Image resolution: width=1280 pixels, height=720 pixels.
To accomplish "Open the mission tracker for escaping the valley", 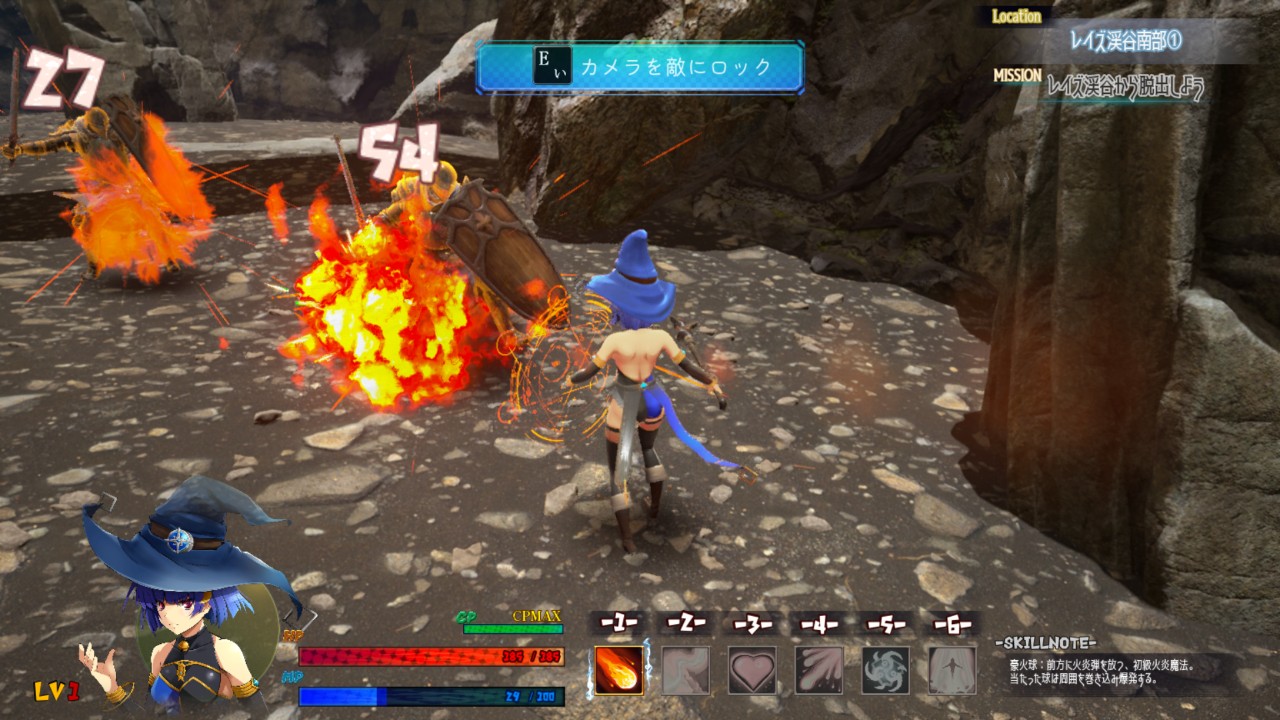I will coord(1124,88).
